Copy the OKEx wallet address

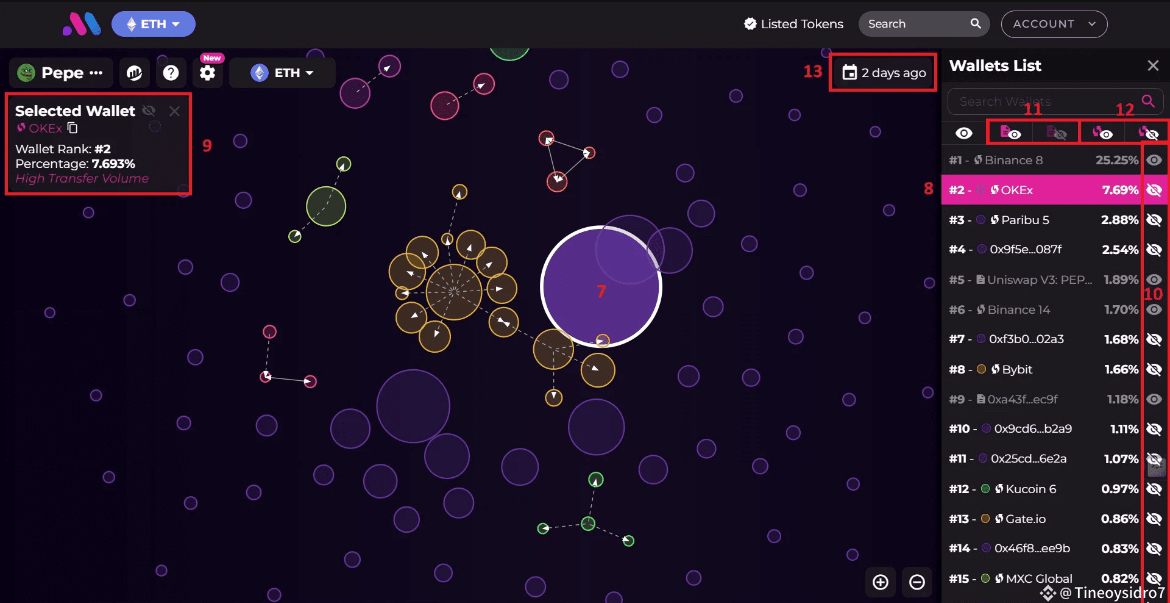click(x=72, y=128)
